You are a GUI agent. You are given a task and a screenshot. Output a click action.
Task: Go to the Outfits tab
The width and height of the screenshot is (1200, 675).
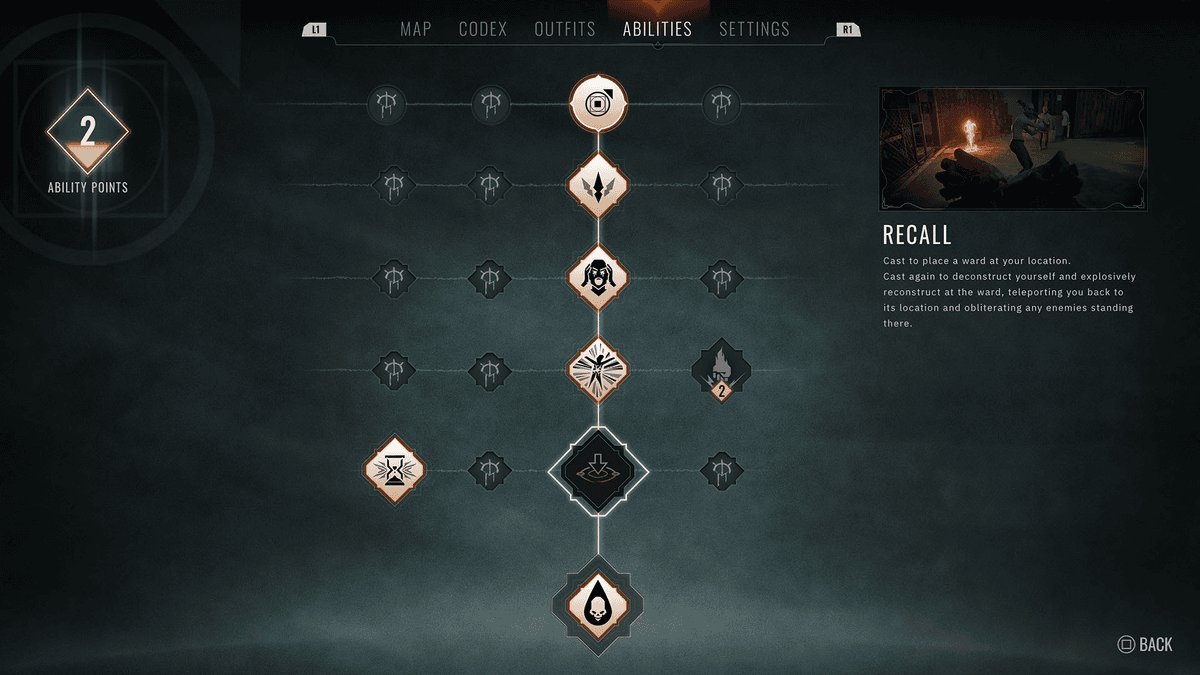[x=565, y=29]
